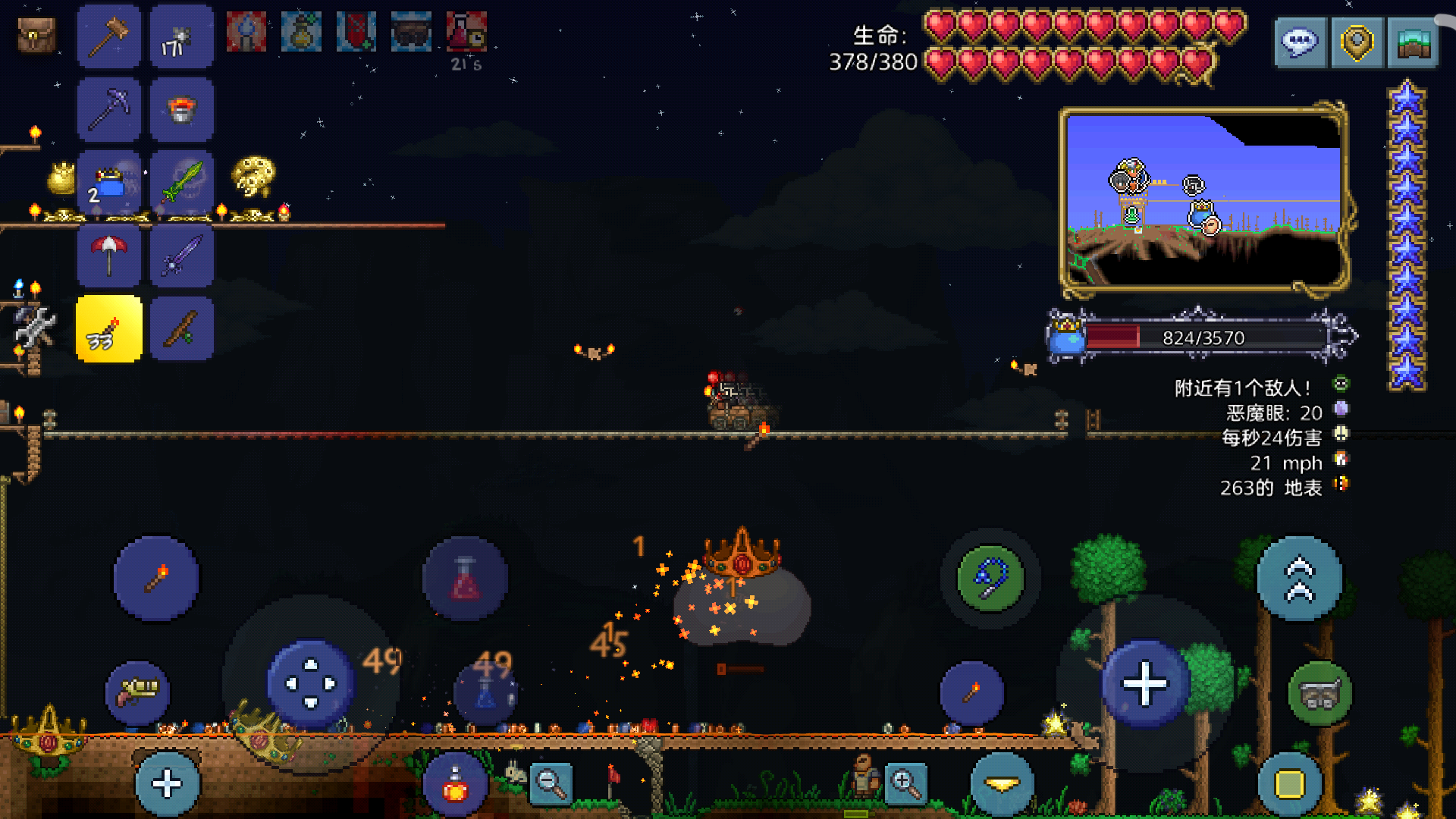This screenshot has height=819, width=1456.
Task: Open the inventory chest icon
Action: point(36,35)
